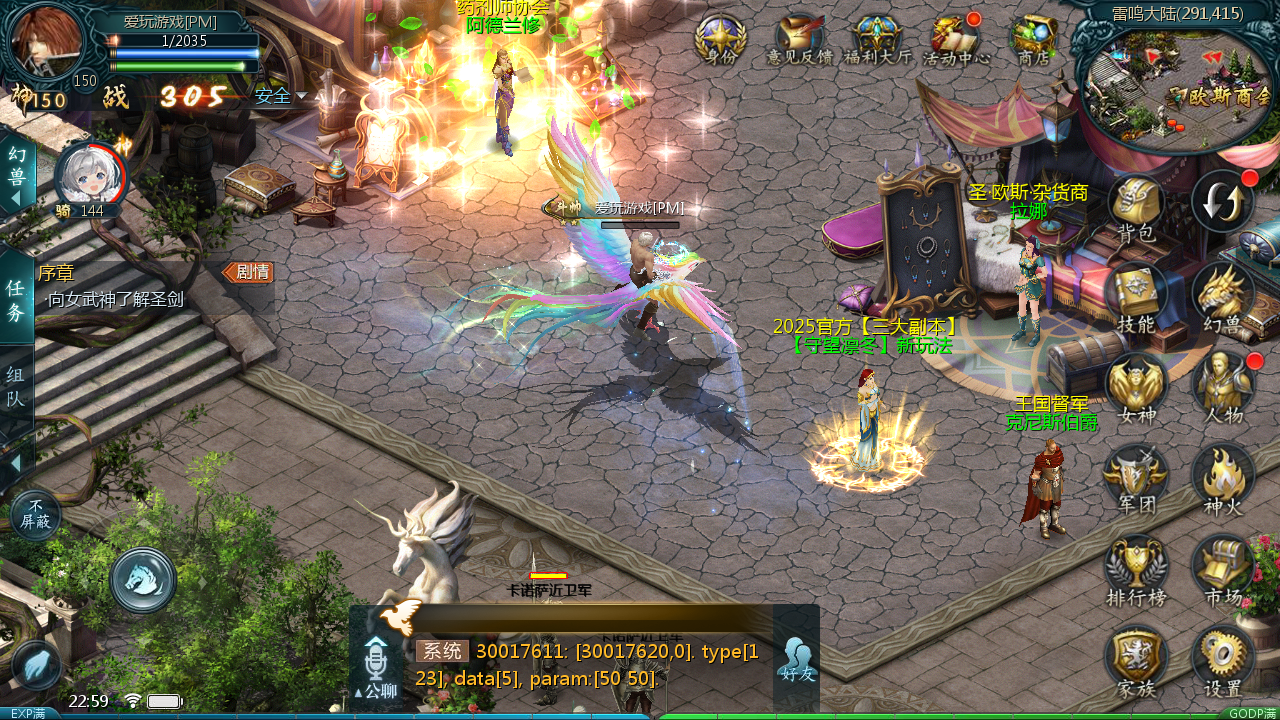This screenshot has height=720, width=1280.
Task: Open the 安全 mode dropdown
Action: pos(280,96)
